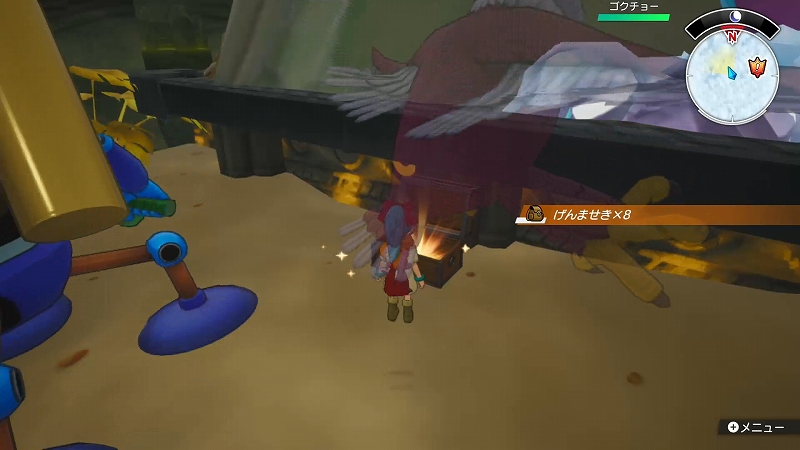Select the red marker on the minimap
This screenshot has height=450, width=800.
[758, 69]
